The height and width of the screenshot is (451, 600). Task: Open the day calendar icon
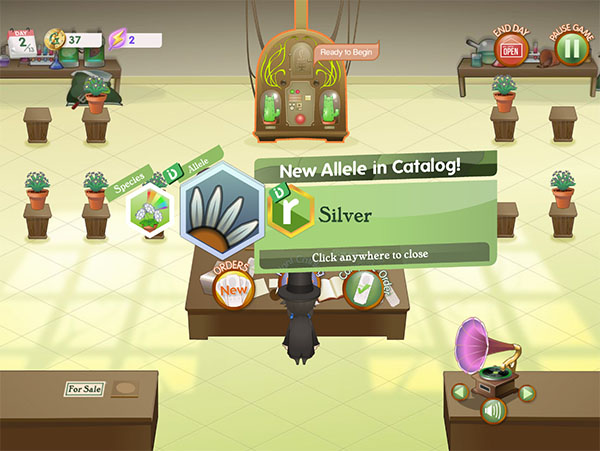(x=21, y=41)
